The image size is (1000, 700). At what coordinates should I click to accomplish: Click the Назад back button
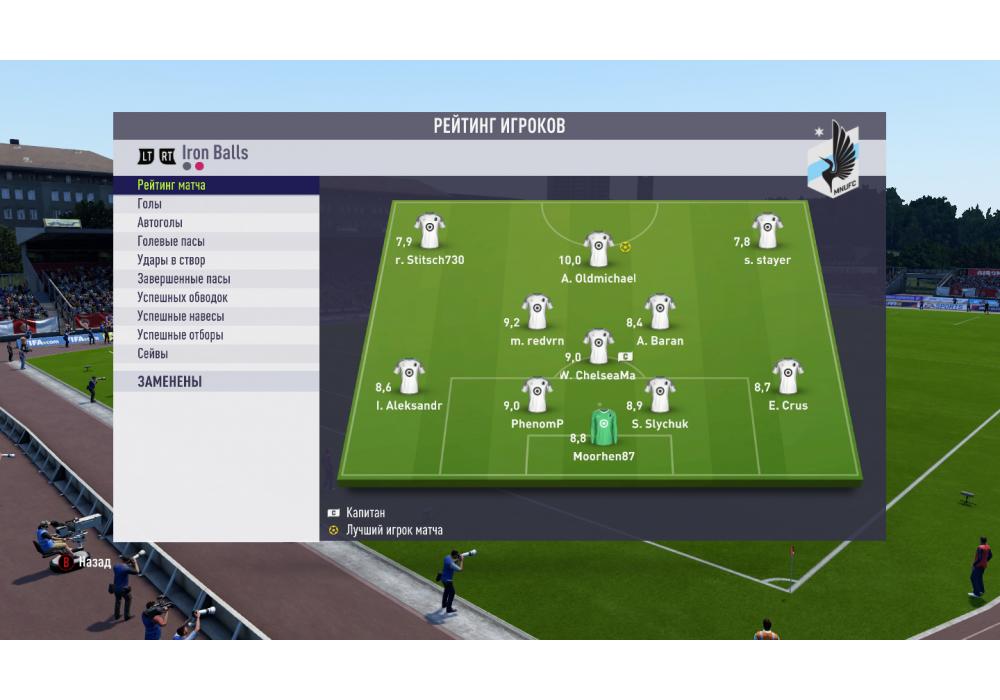[84, 562]
